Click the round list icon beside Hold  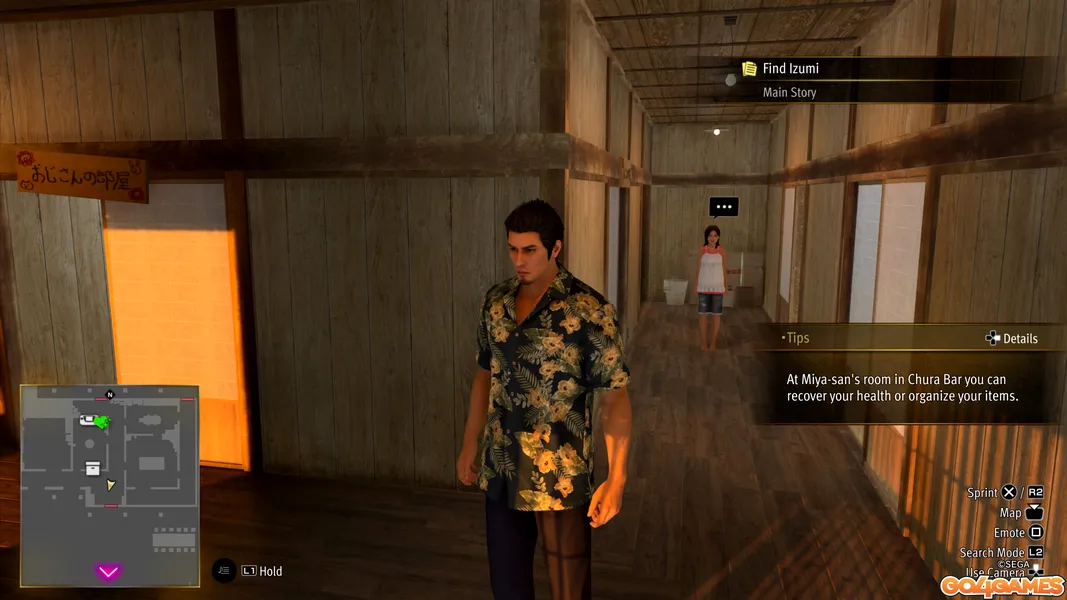coord(224,571)
